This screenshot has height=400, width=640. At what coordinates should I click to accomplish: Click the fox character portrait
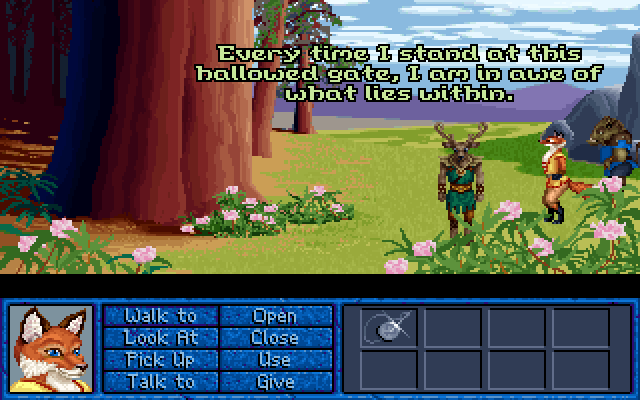point(51,349)
